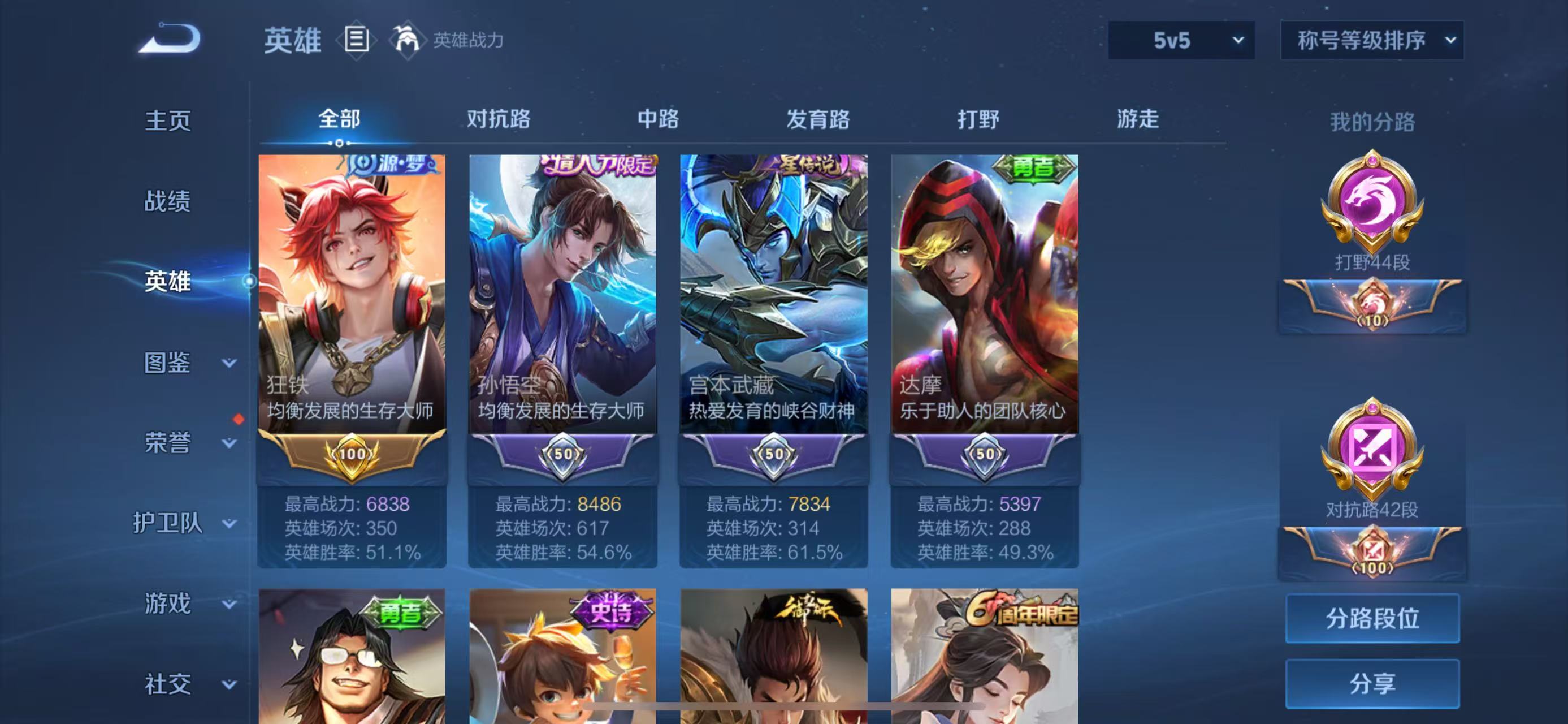Click the 分享 button
The image size is (1568, 724).
[x=1372, y=683]
